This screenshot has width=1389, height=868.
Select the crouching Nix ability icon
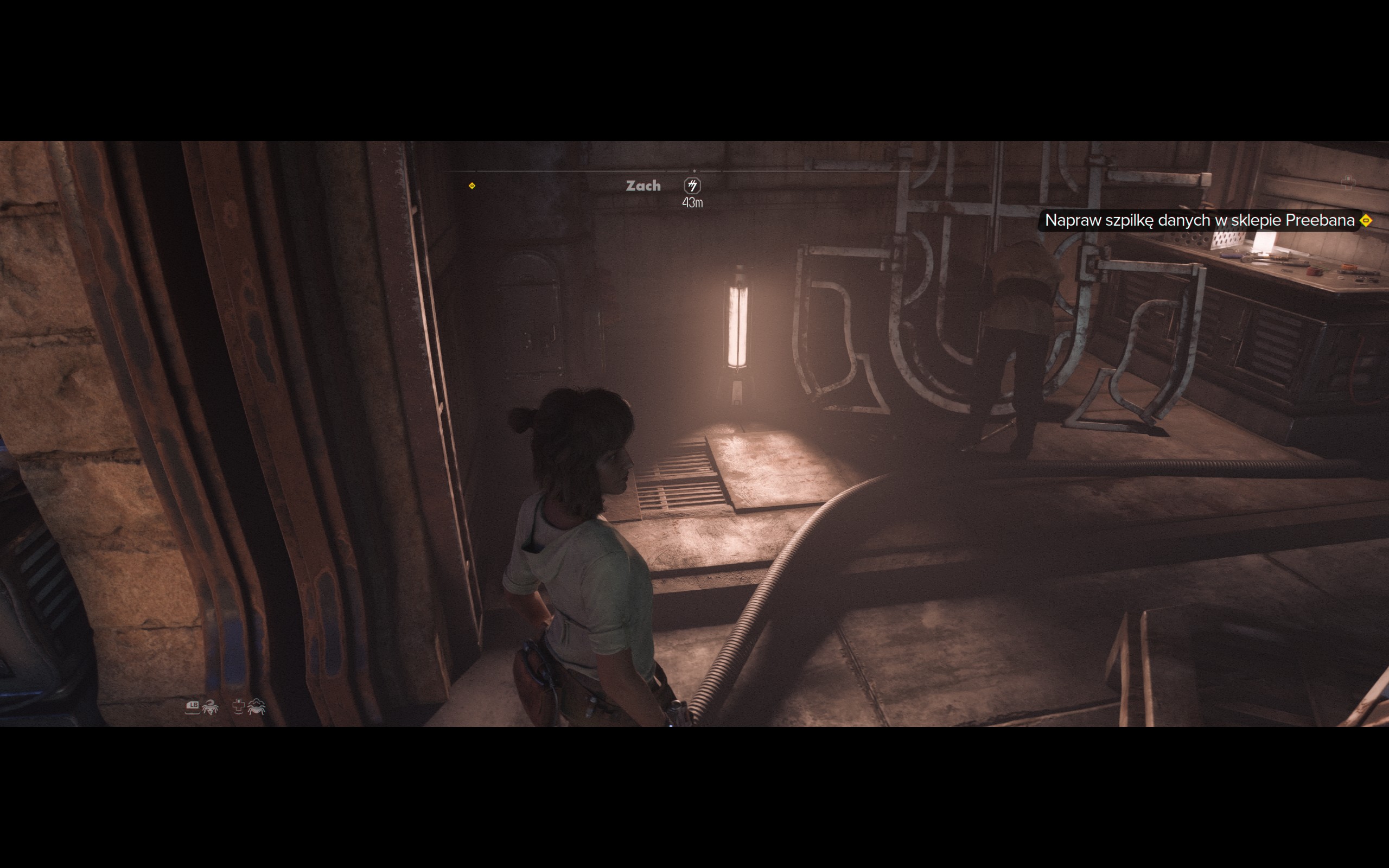click(x=256, y=707)
